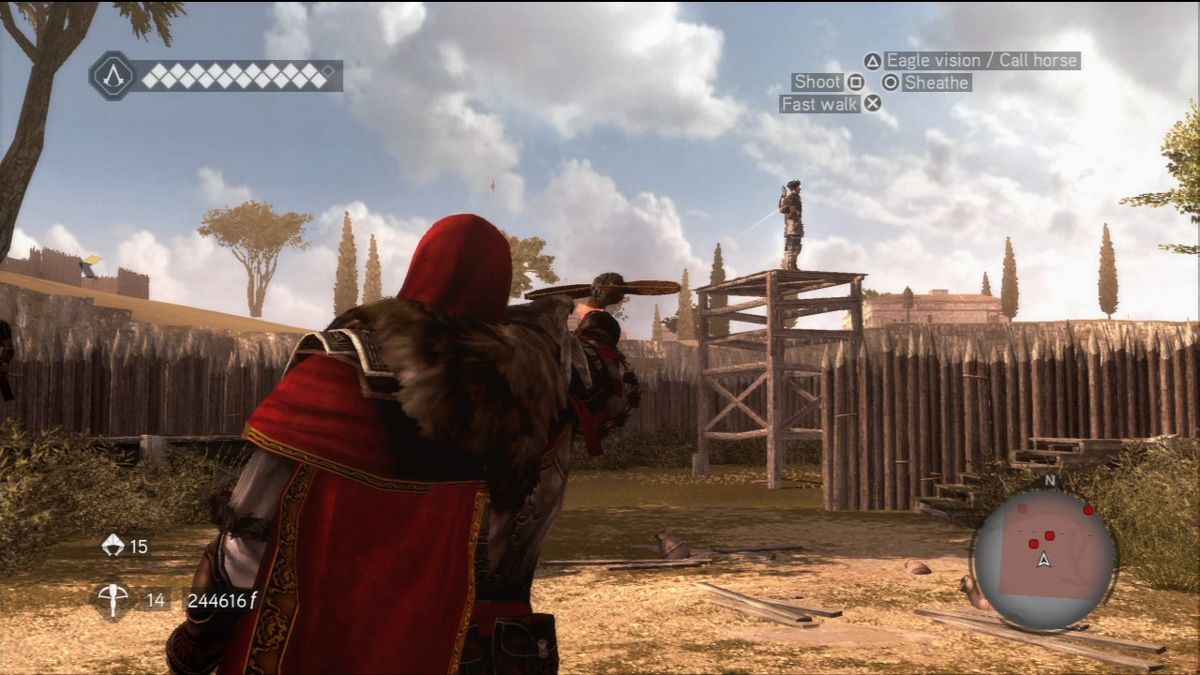
Task: Click the minimap's north N marker
Action: [x=1049, y=480]
